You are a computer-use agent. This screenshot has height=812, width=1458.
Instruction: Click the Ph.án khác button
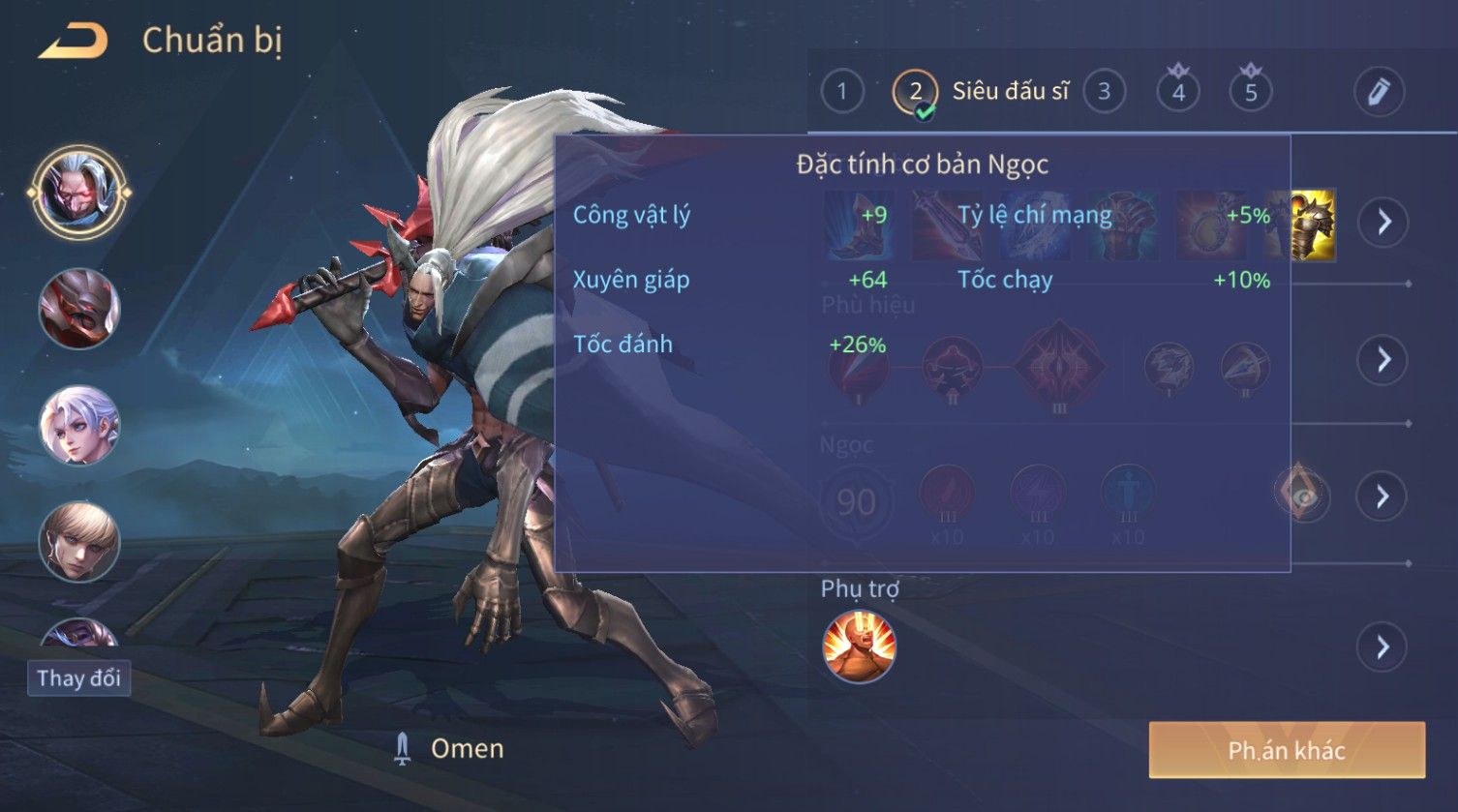click(1287, 750)
